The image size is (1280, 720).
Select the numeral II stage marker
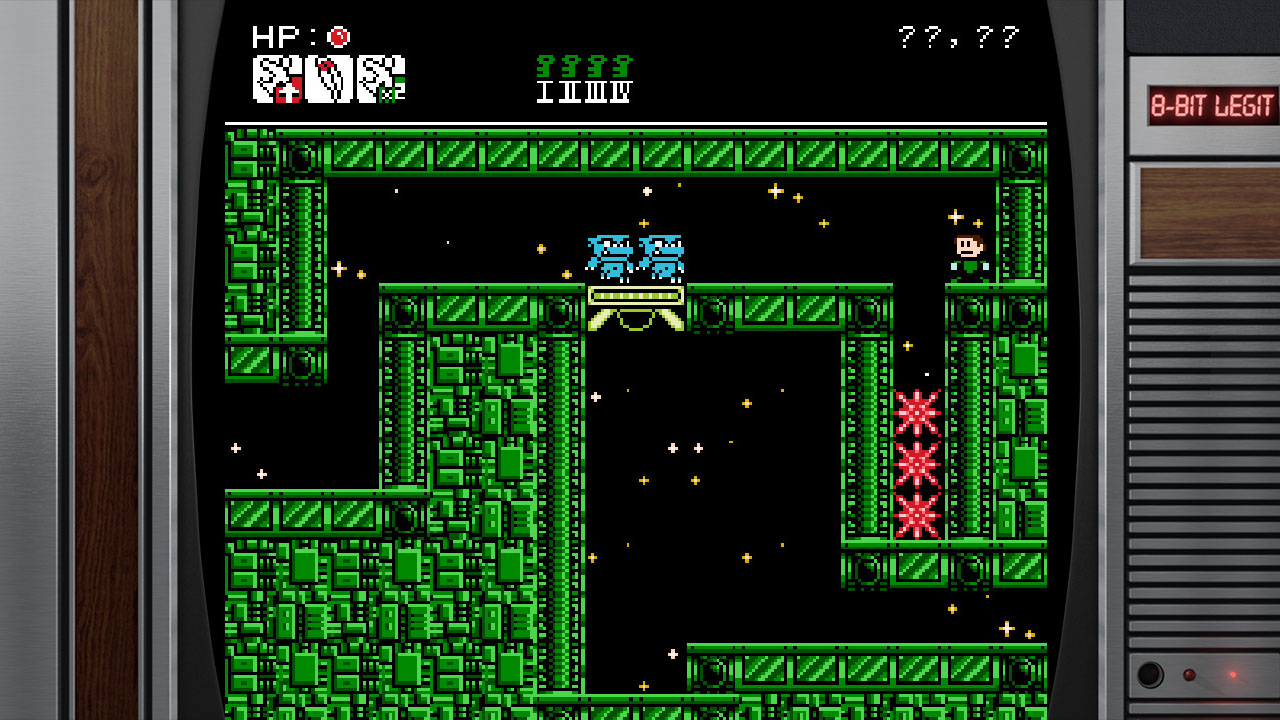tap(570, 92)
